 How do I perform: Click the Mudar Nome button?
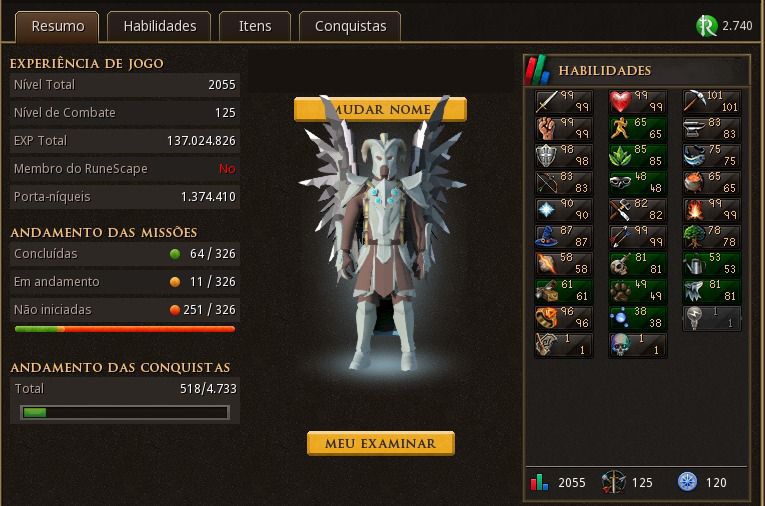(380, 109)
